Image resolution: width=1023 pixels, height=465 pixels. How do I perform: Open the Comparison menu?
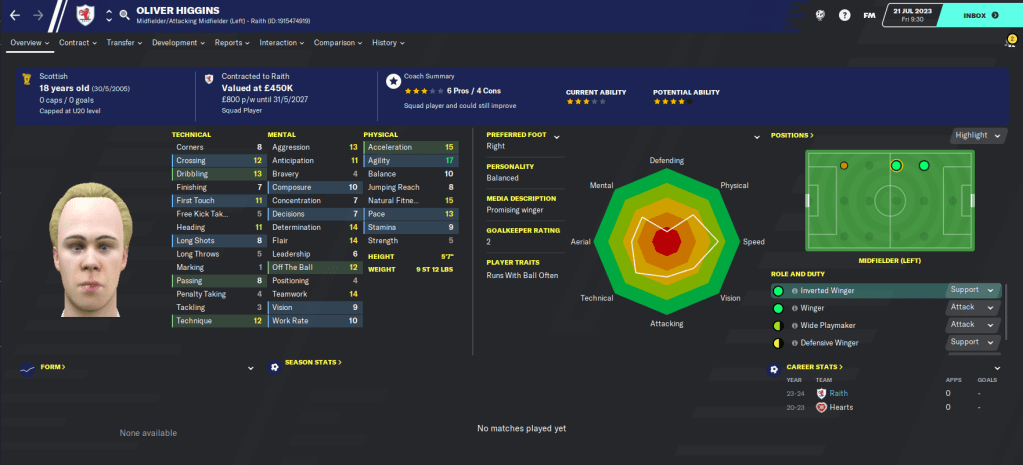[x=337, y=43]
